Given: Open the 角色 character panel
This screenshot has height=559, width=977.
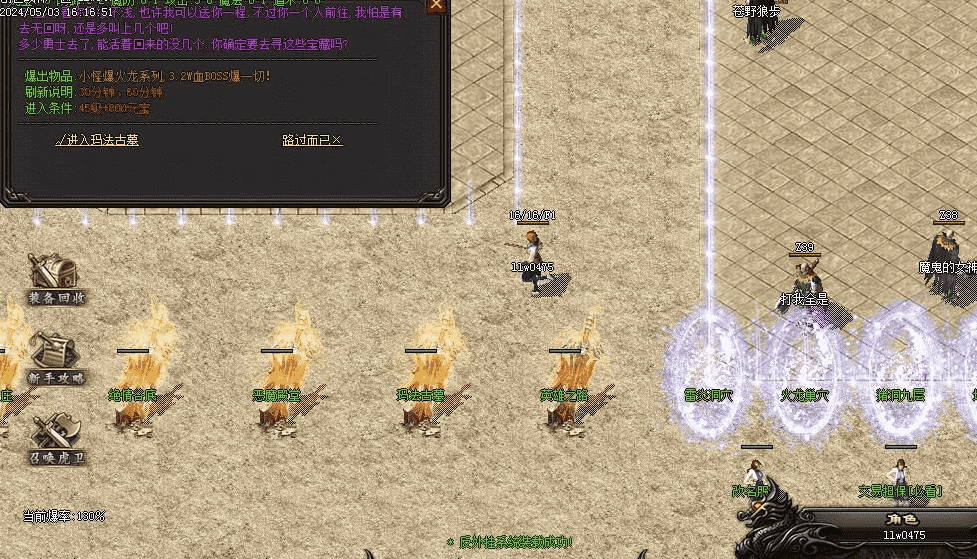Looking at the screenshot, I should 902,519.
